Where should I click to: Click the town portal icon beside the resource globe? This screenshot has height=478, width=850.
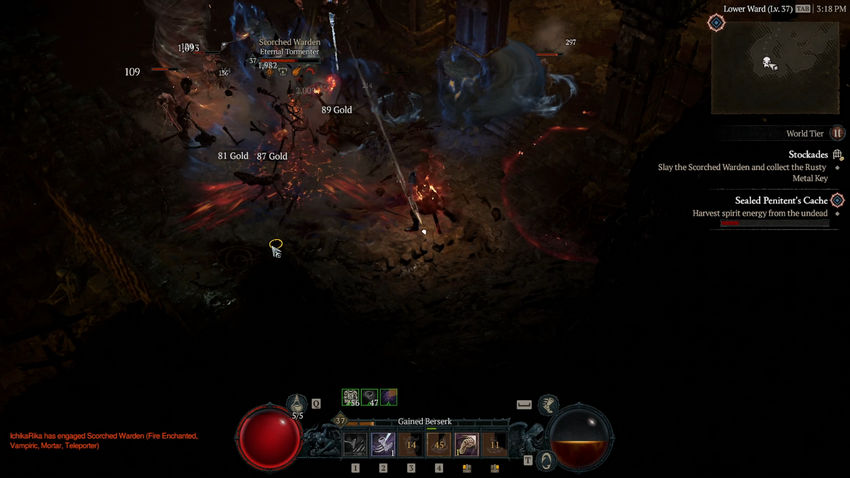tap(546, 460)
